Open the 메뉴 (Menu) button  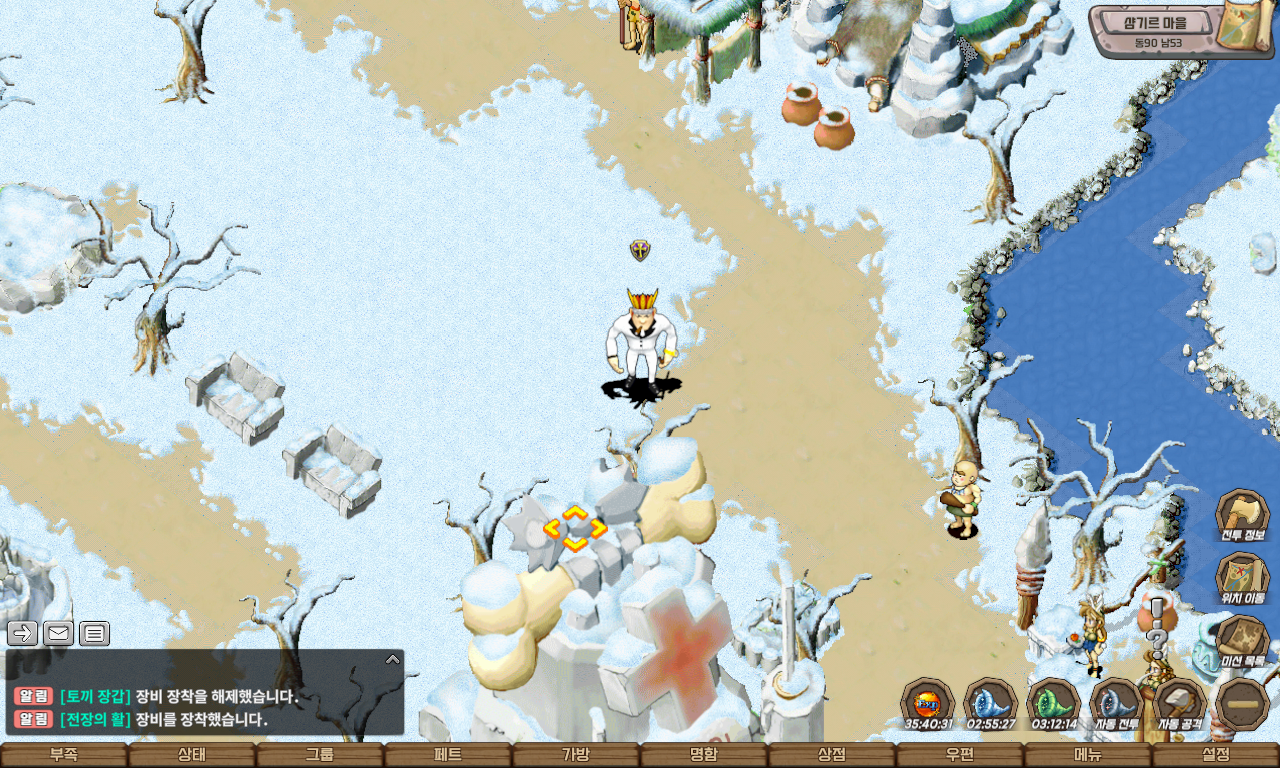[x=1088, y=755]
